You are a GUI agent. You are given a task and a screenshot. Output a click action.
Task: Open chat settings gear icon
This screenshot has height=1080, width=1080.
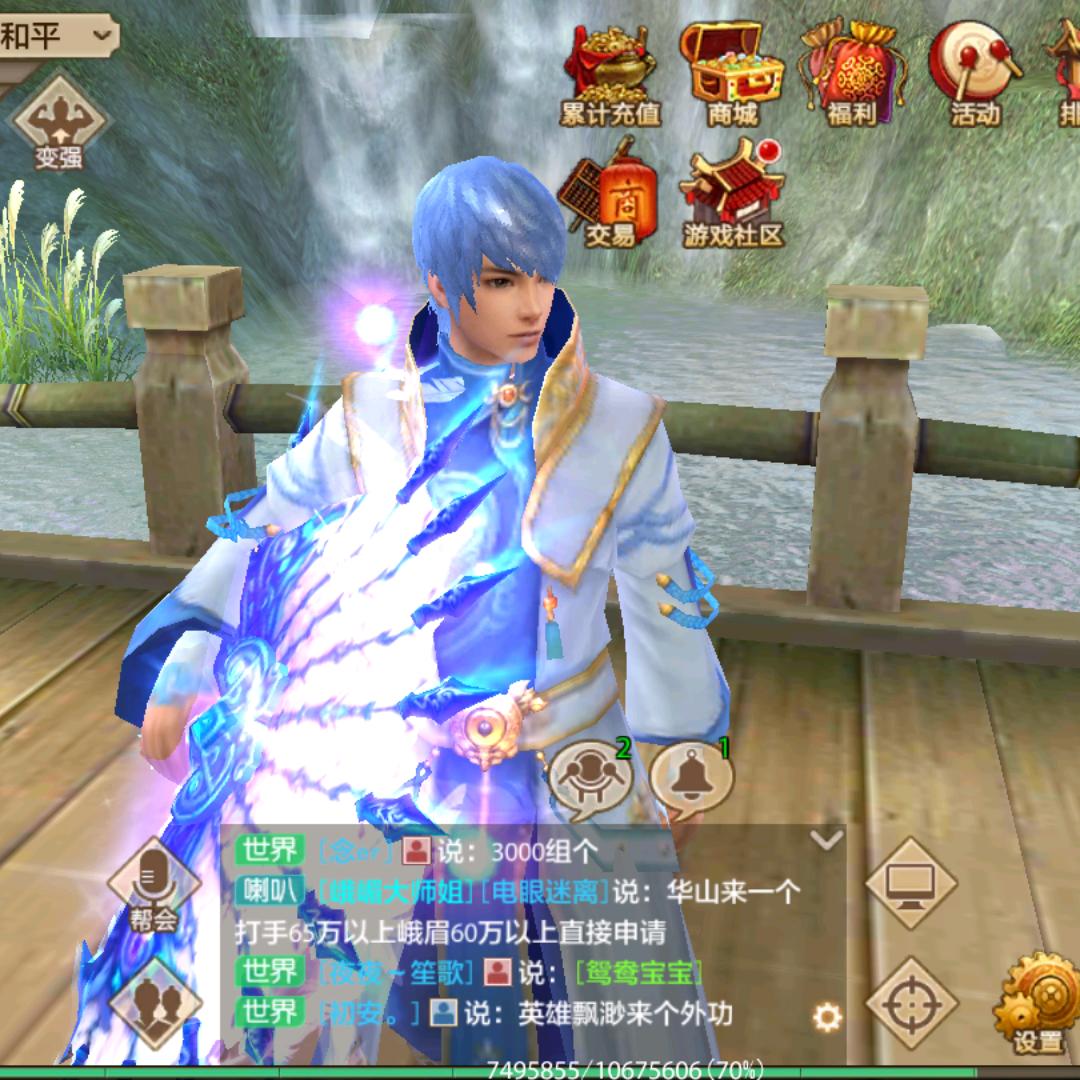(x=827, y=1018)
